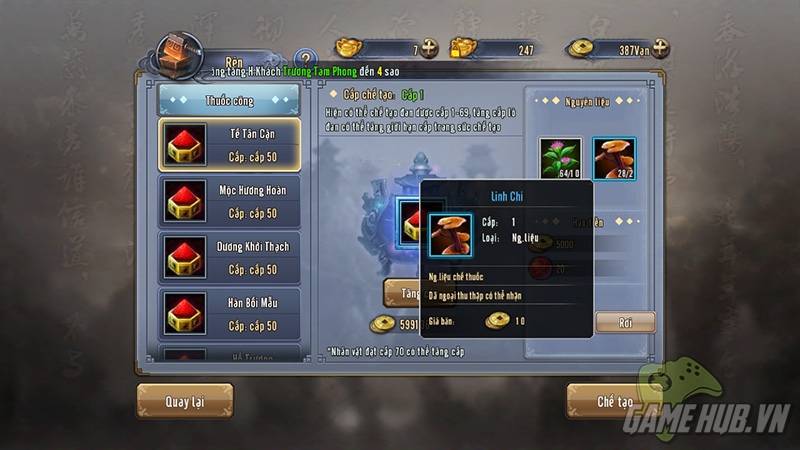Viewport: 800px width, 450px height.
Task: Select the Hạn Bối Mẫu recipe
Action: pyautogui.click(x=229, y=313)
